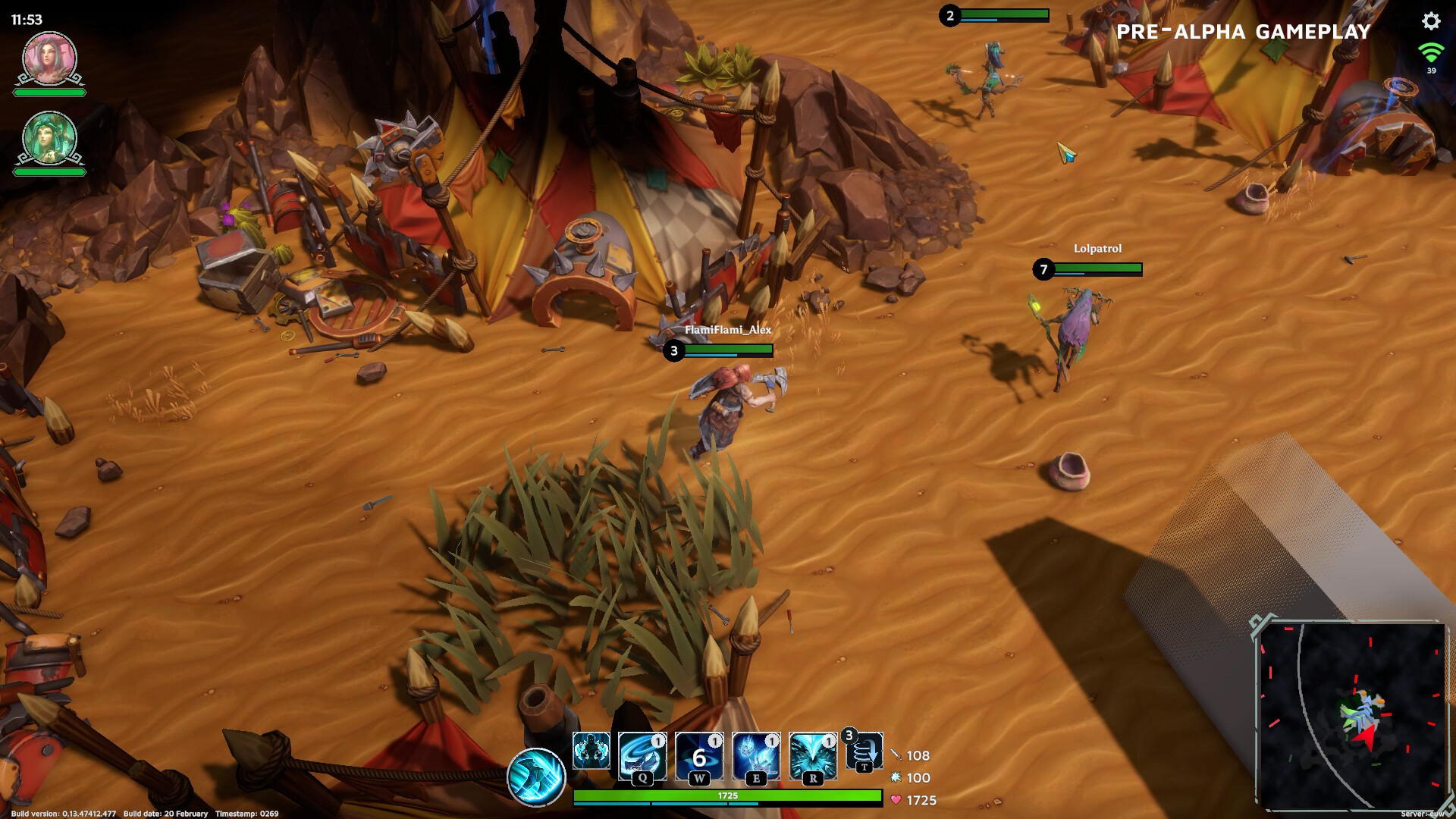Activate the W ability on cooldown
1456x819 pixels.
pos(699,755)
